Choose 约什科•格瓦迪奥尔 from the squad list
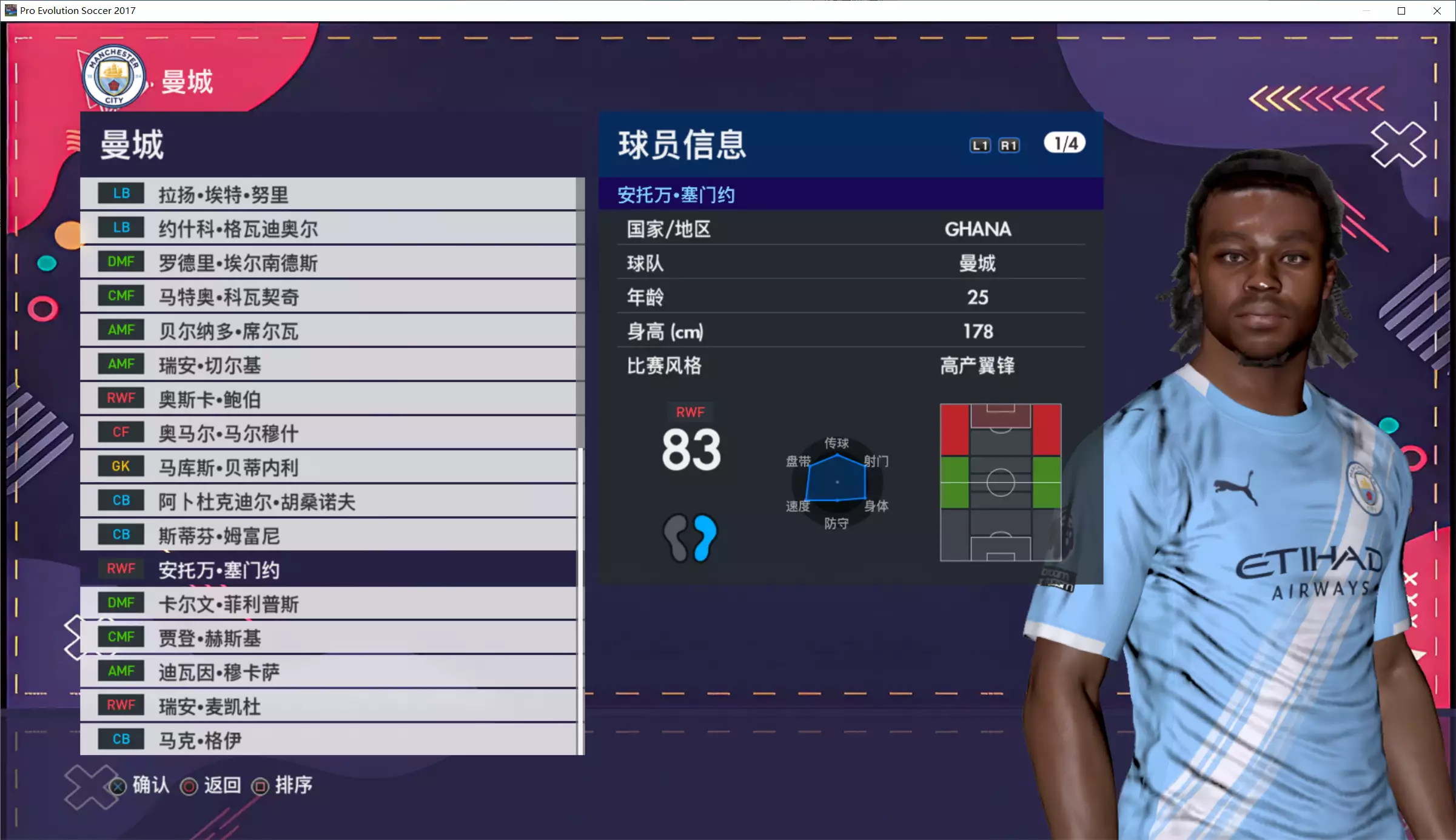This screenshot has height=840, width=1456. (327, 228)
